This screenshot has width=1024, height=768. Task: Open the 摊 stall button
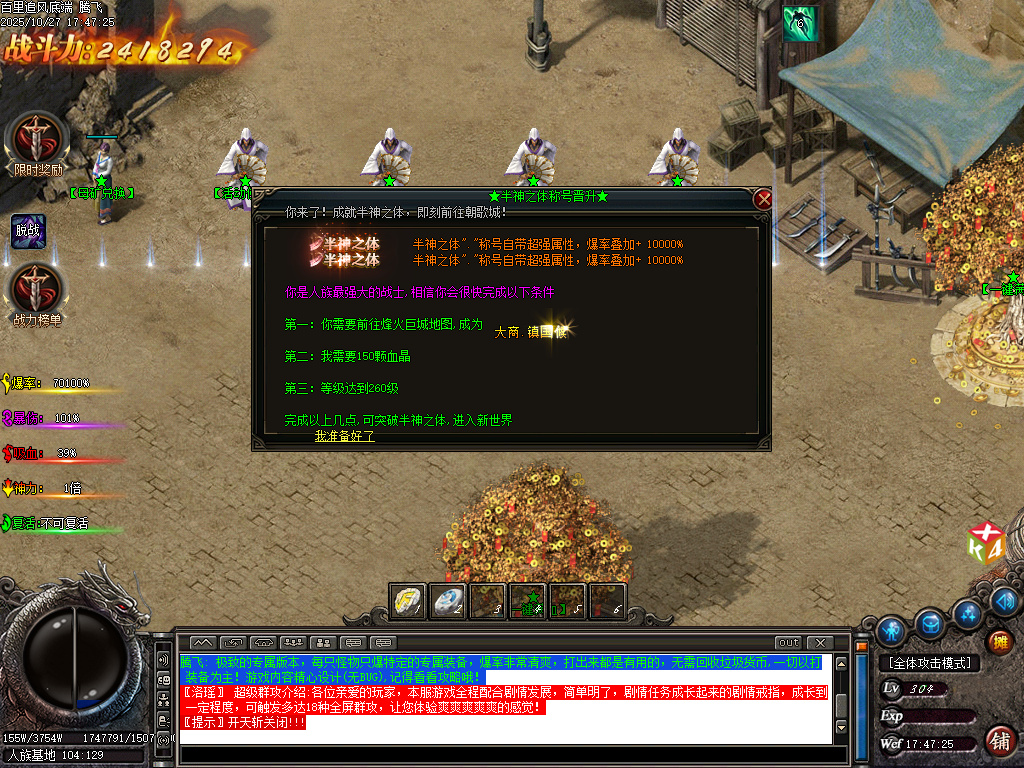click(x=997, y=642)
